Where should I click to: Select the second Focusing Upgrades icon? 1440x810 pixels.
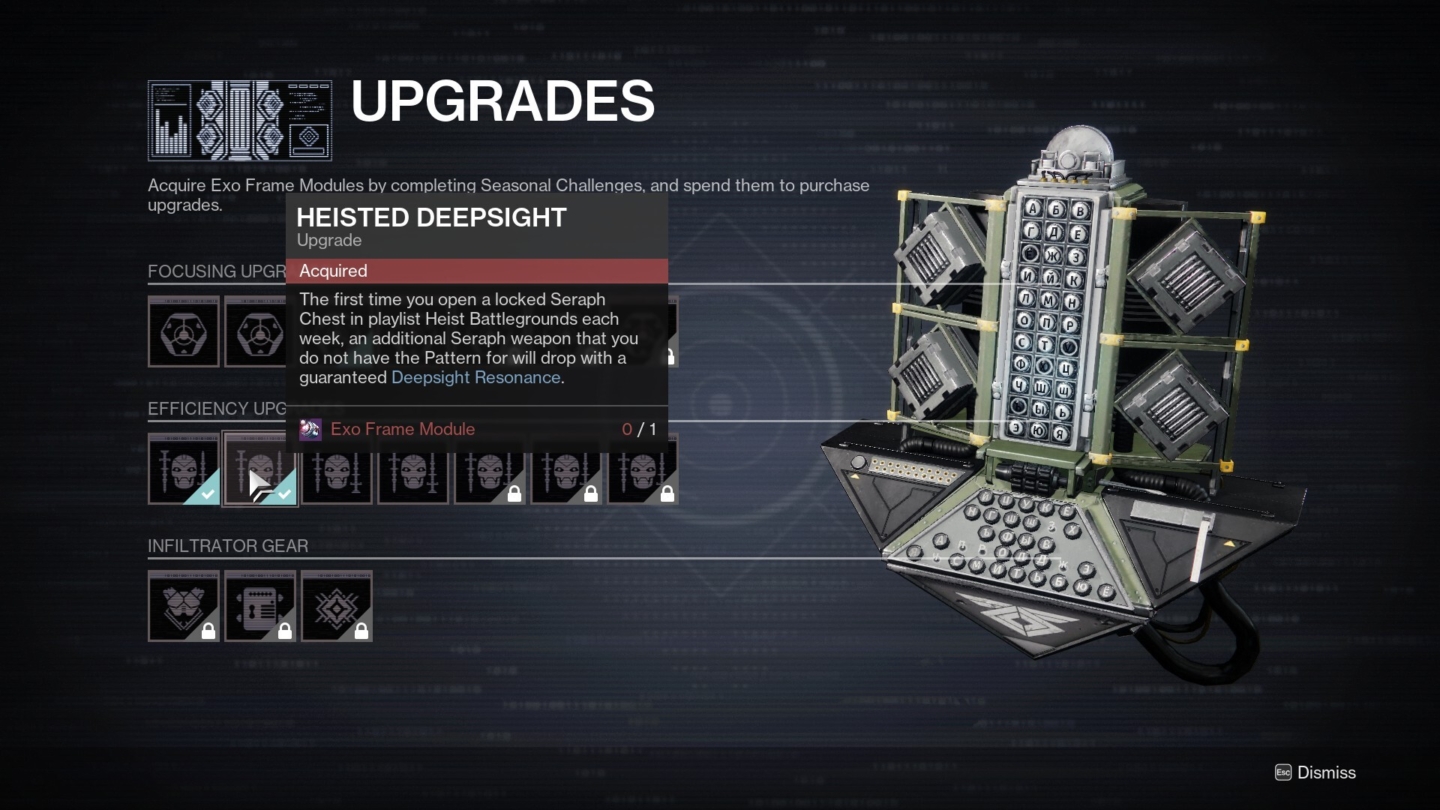260,332
